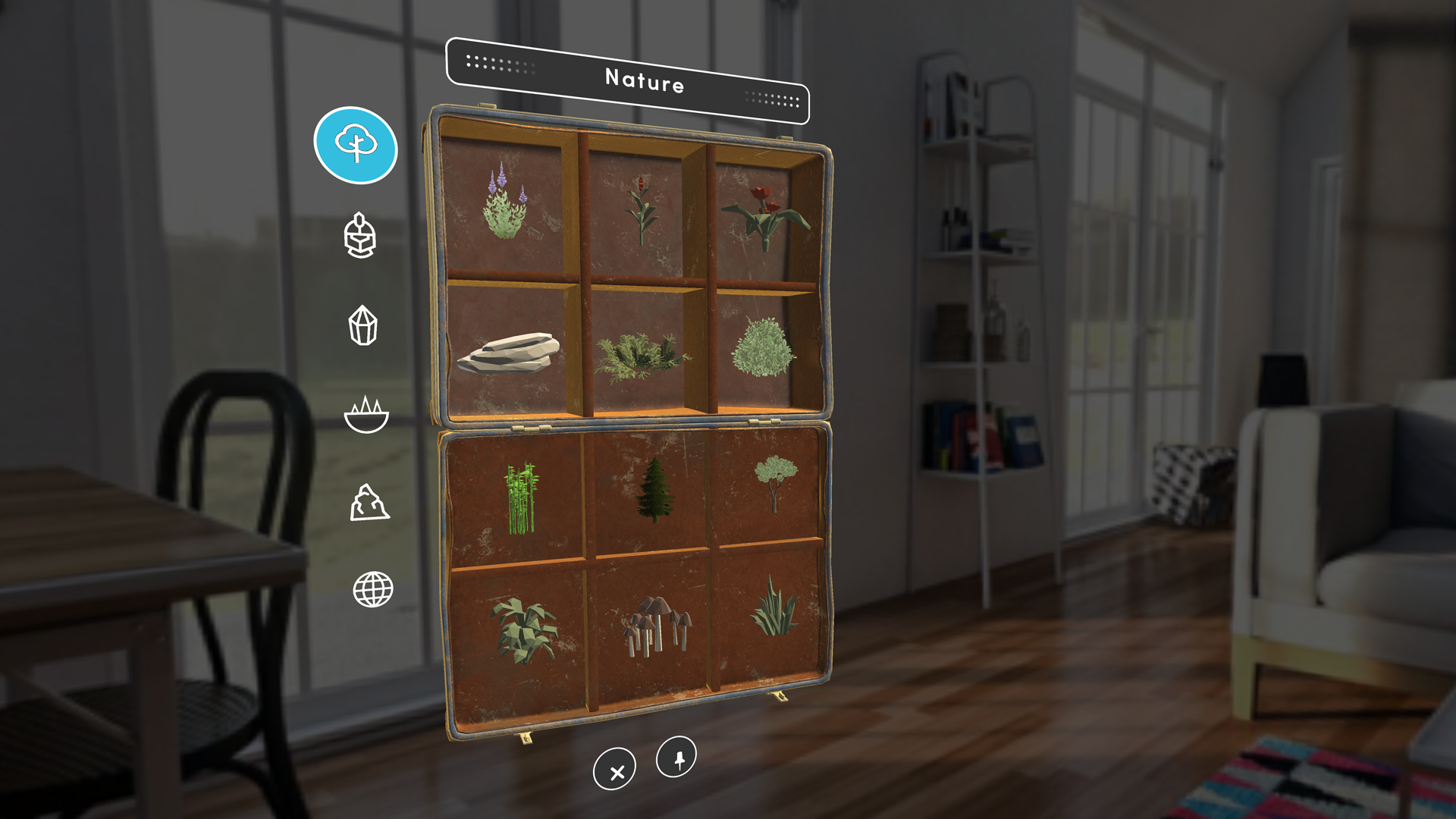Choose the spiky agave plant
Viewport: 1456px width, 819px height.
click(x=773, y=607)
